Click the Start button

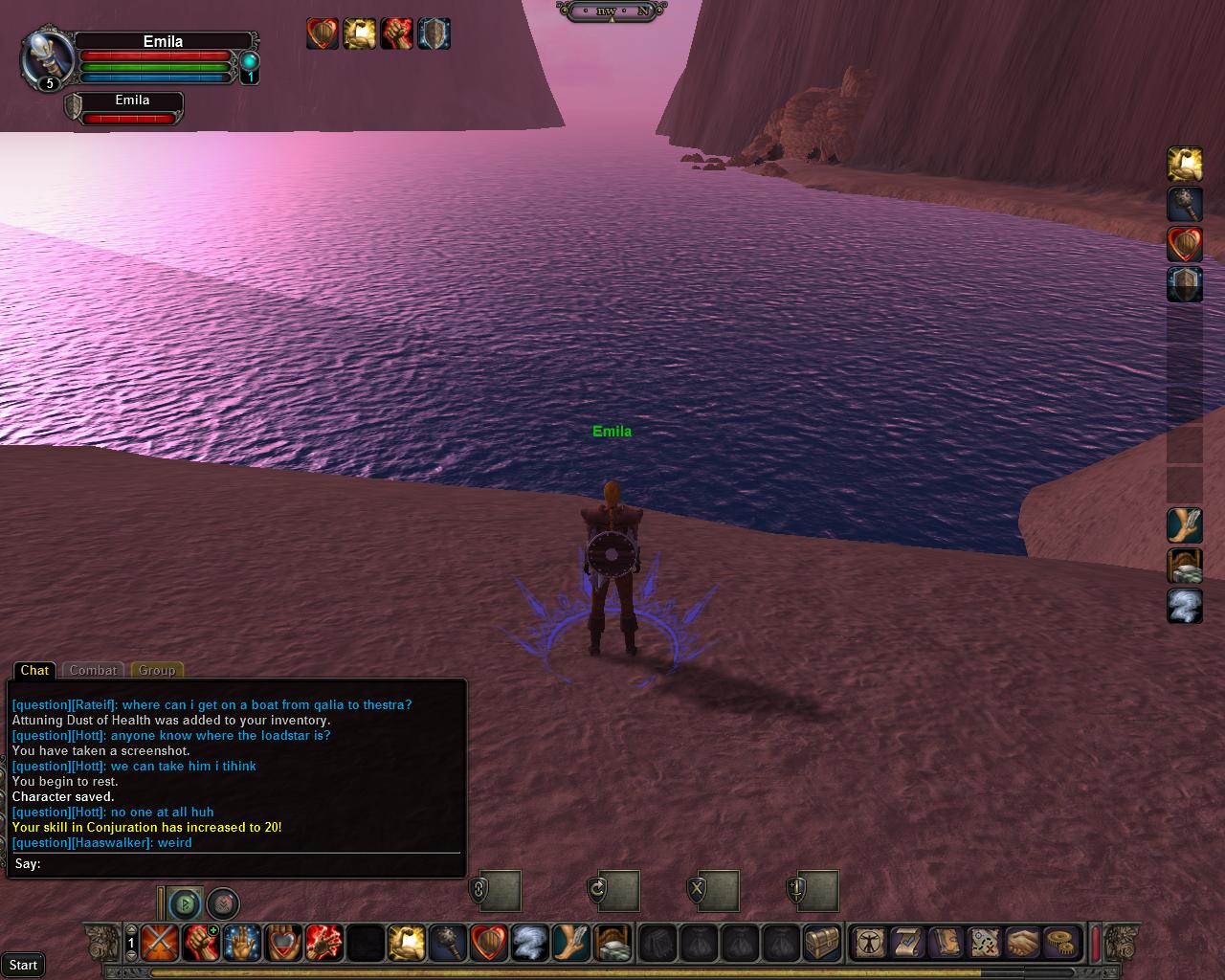[x=23, y=965]
